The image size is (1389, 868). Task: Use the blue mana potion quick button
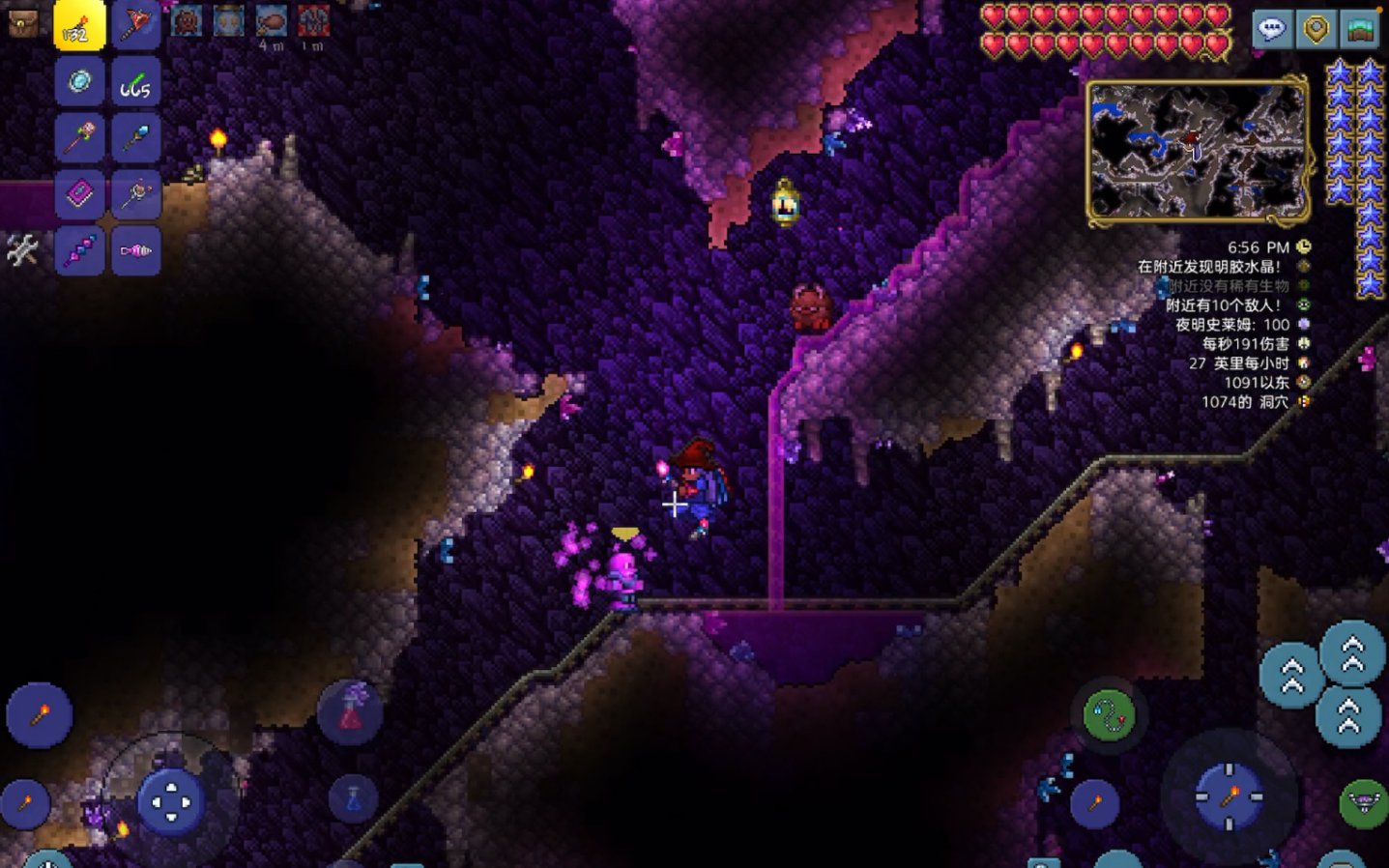pos(353,800)
